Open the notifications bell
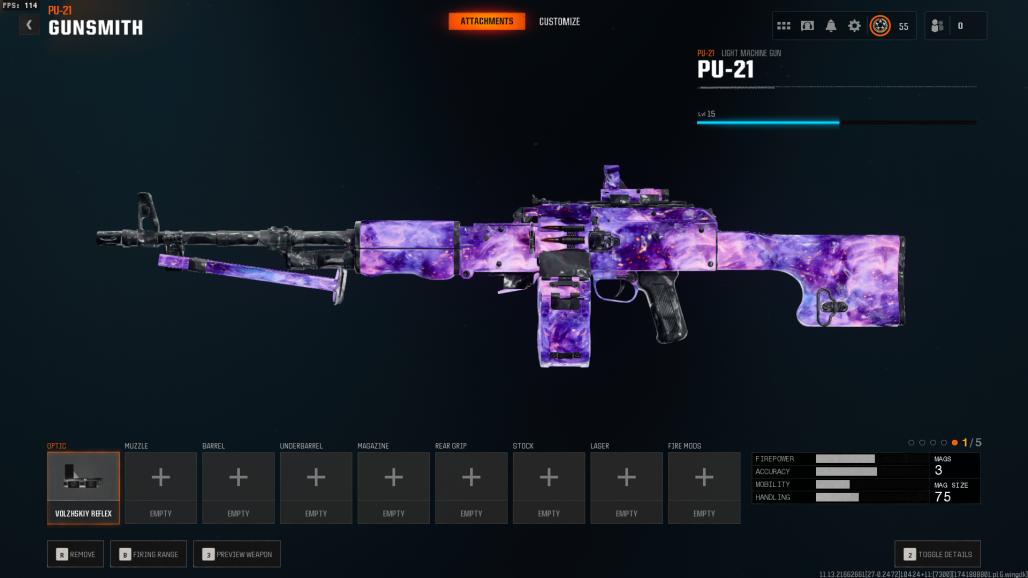Screen dimensions: 1028x578 tap(831, 26)
